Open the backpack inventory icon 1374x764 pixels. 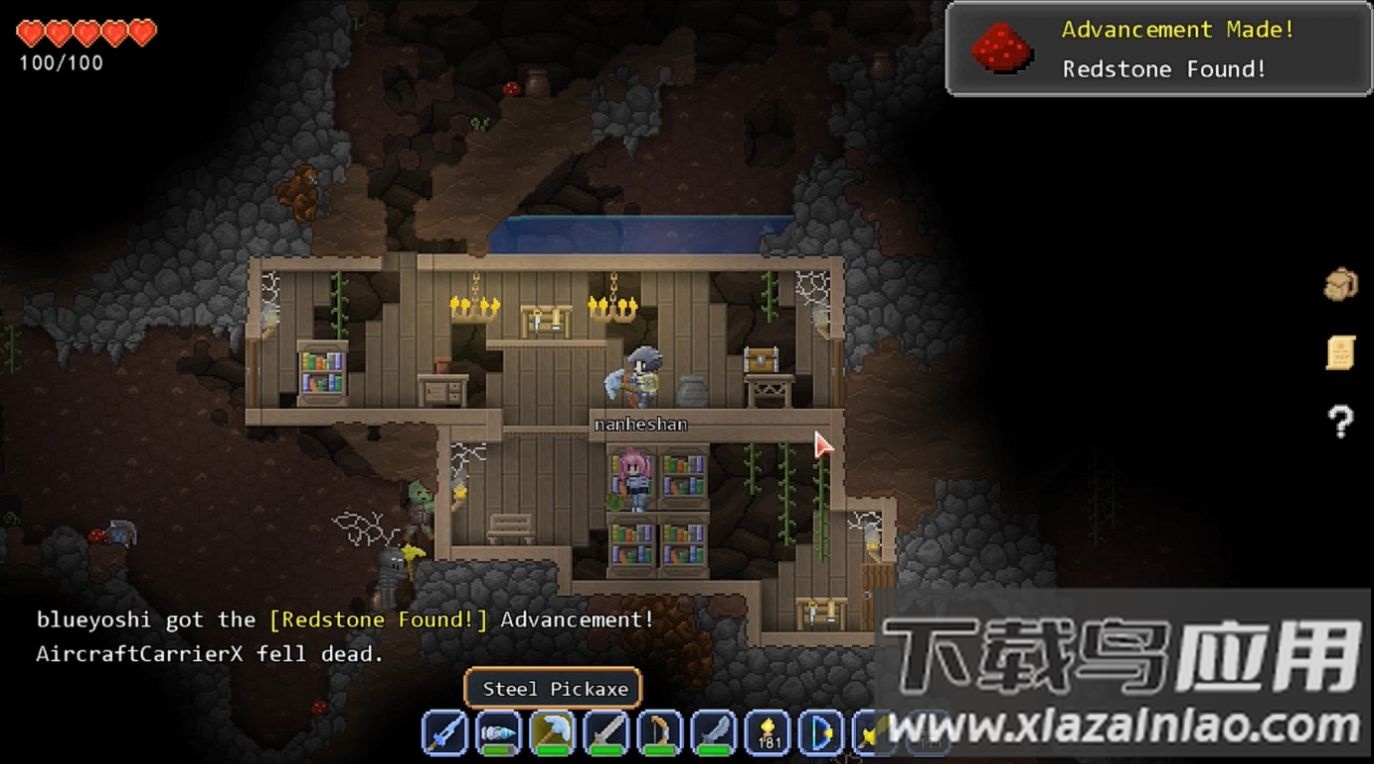click(x=1340, y=285)
